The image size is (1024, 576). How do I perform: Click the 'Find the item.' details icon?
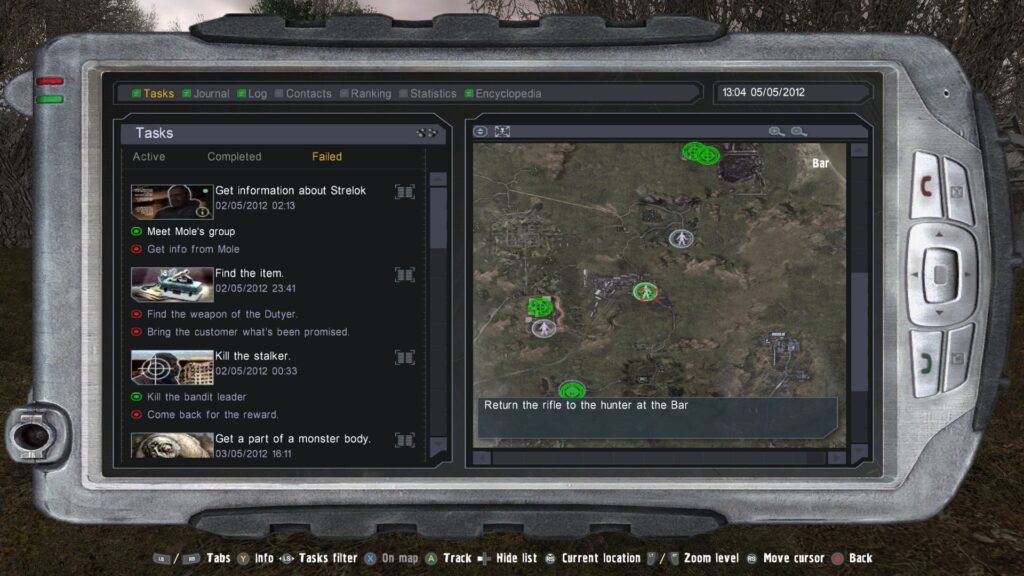pos(405,274)
